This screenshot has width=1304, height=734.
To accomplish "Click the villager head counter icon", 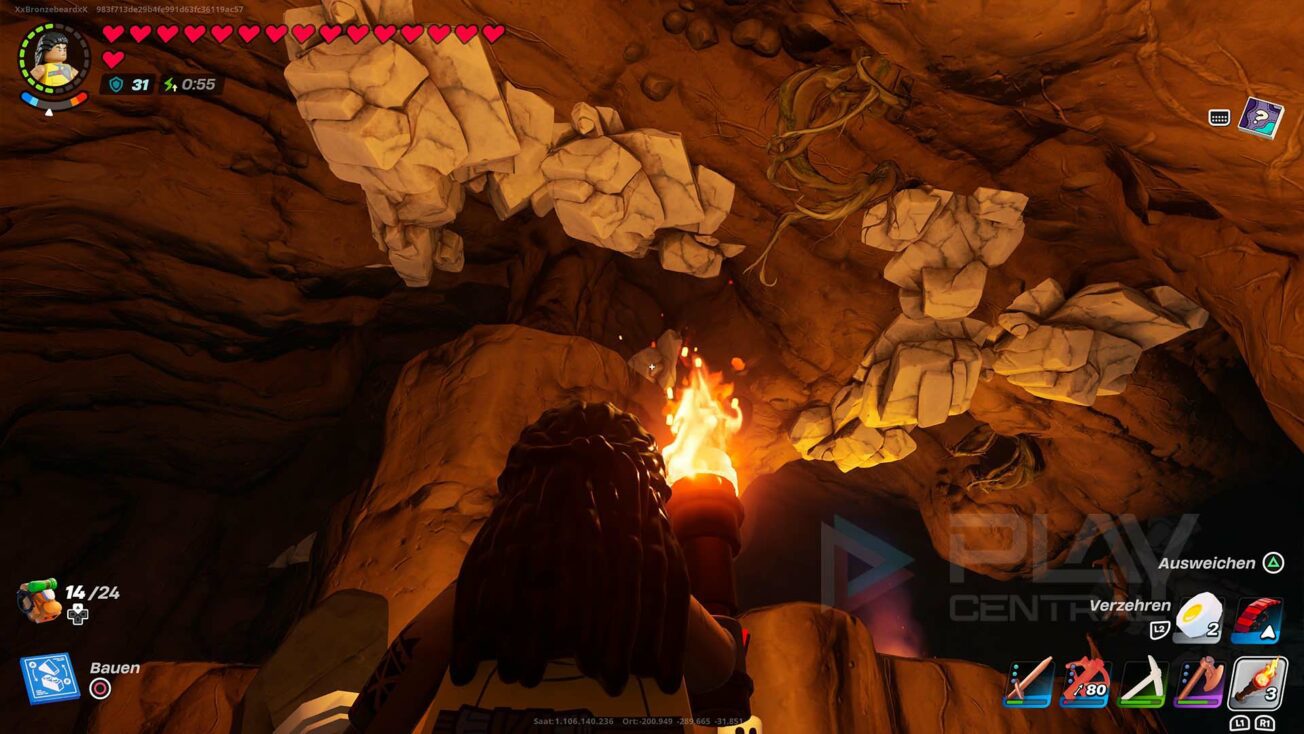I will pos(37,602).
